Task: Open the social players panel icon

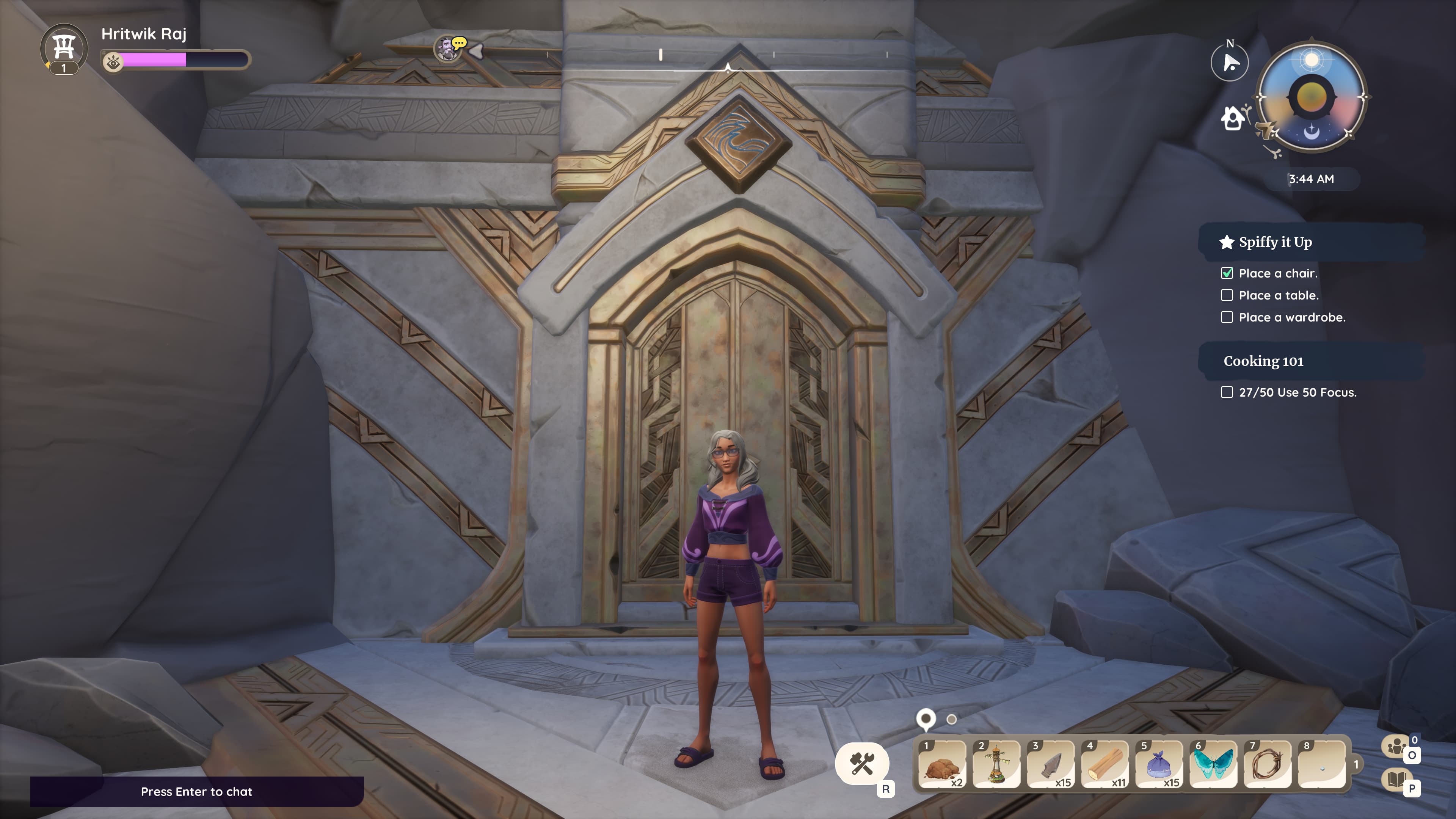Action: (1396, 746)
